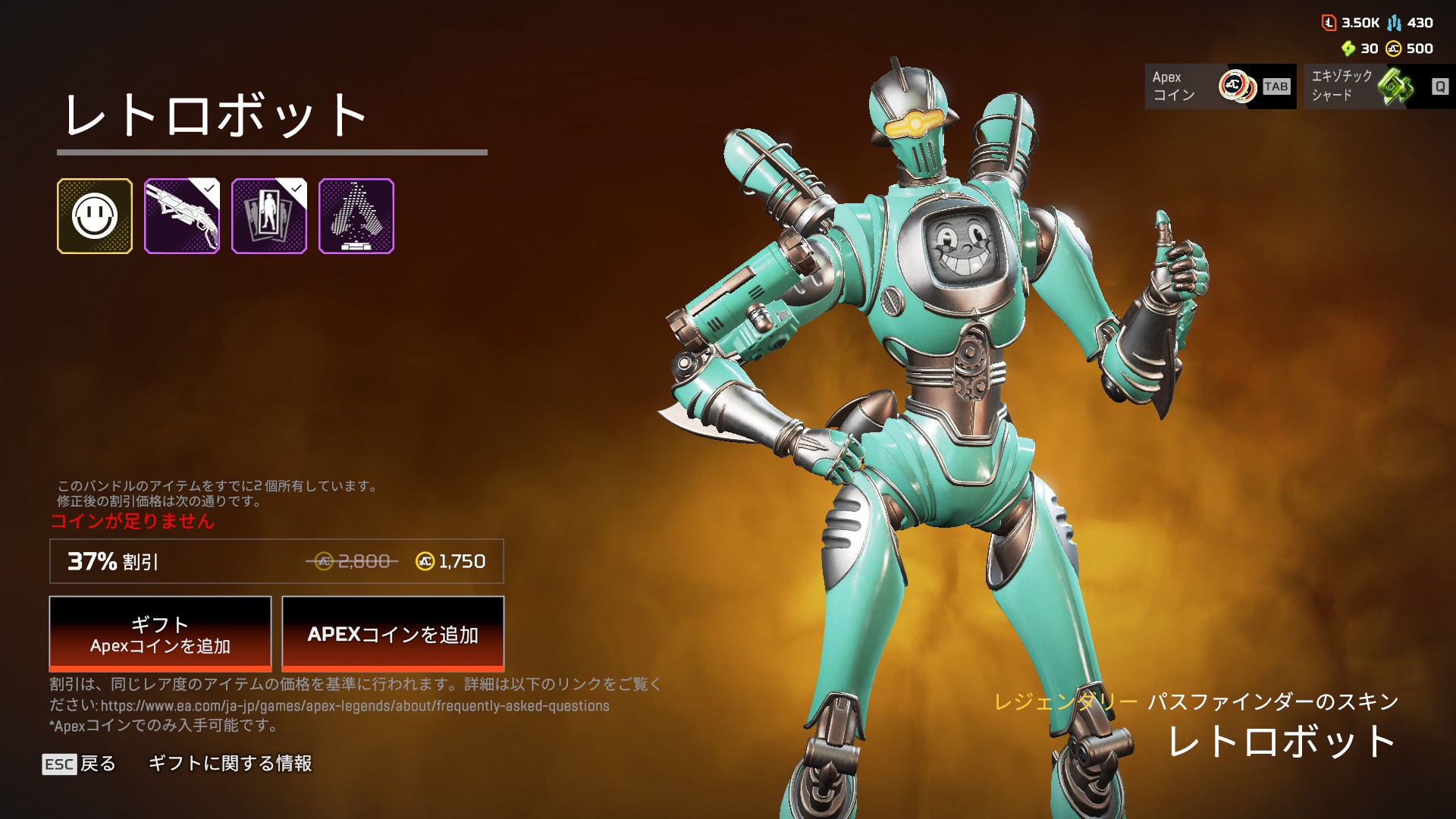
Task: Switch to the エキゾチックシャード tab
Action: pos(1379,86)
